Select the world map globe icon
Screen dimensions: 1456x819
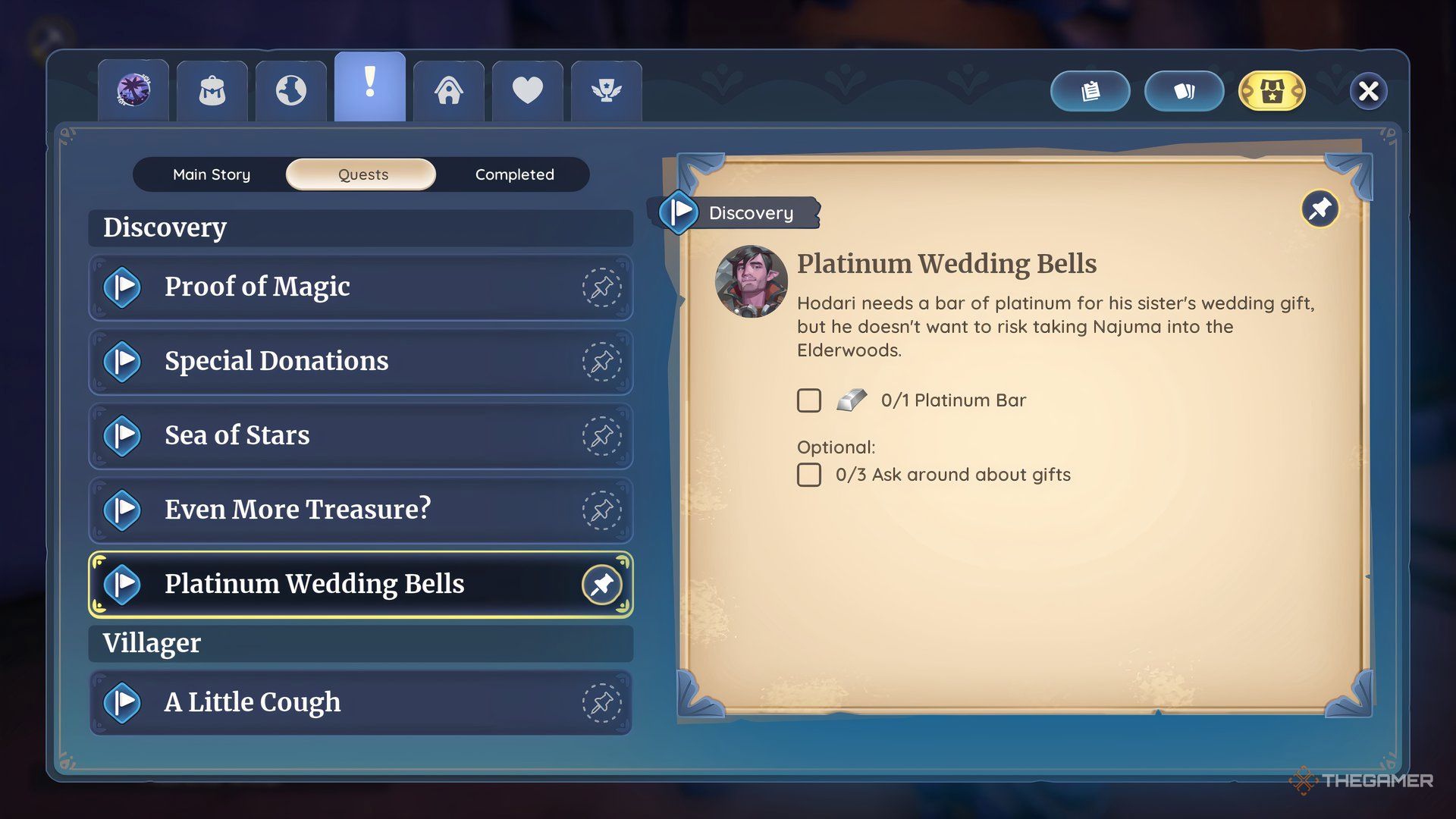coord(290,89)
